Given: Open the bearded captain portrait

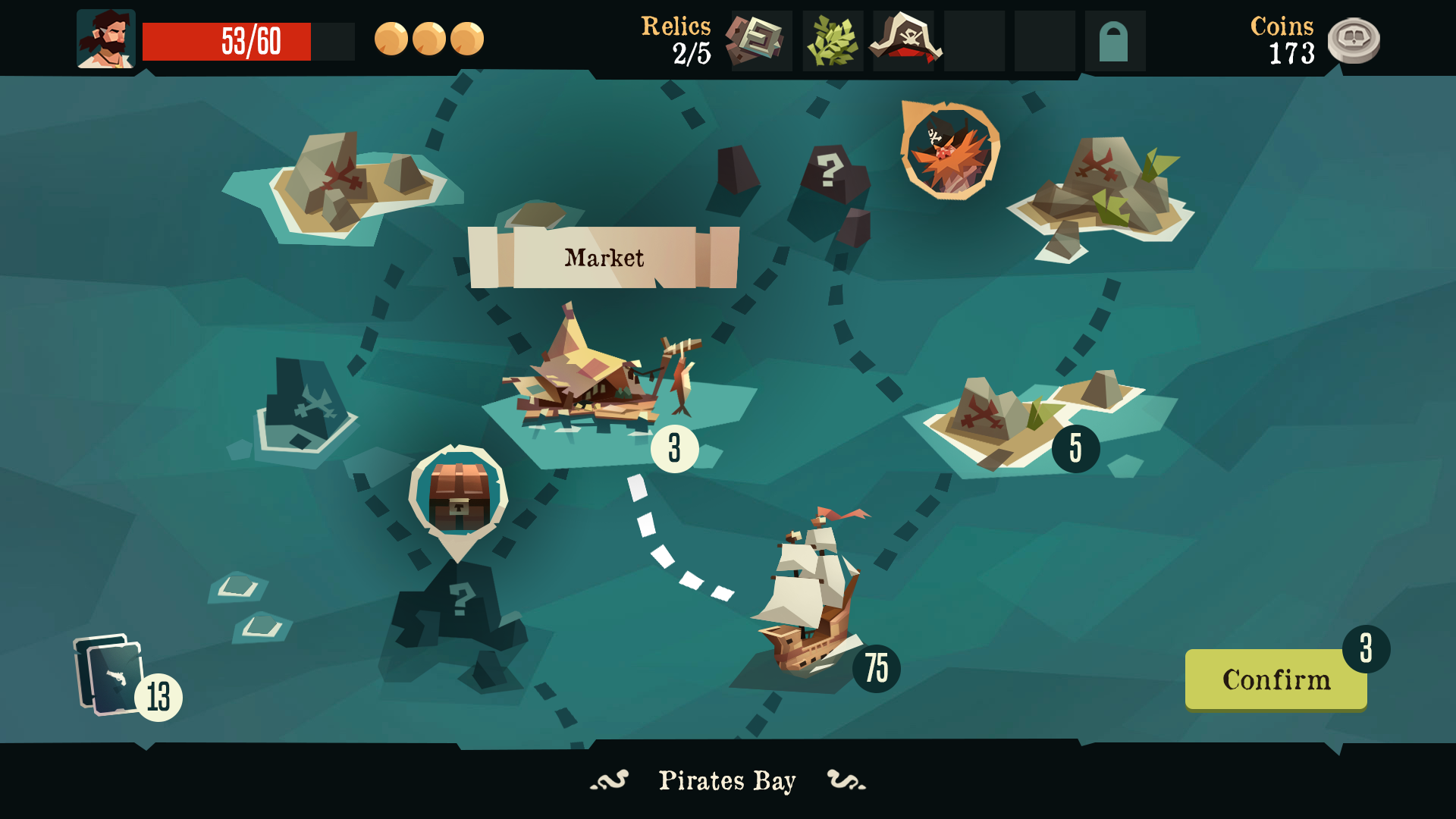Looking at the screenshot, I should [105, 39].
